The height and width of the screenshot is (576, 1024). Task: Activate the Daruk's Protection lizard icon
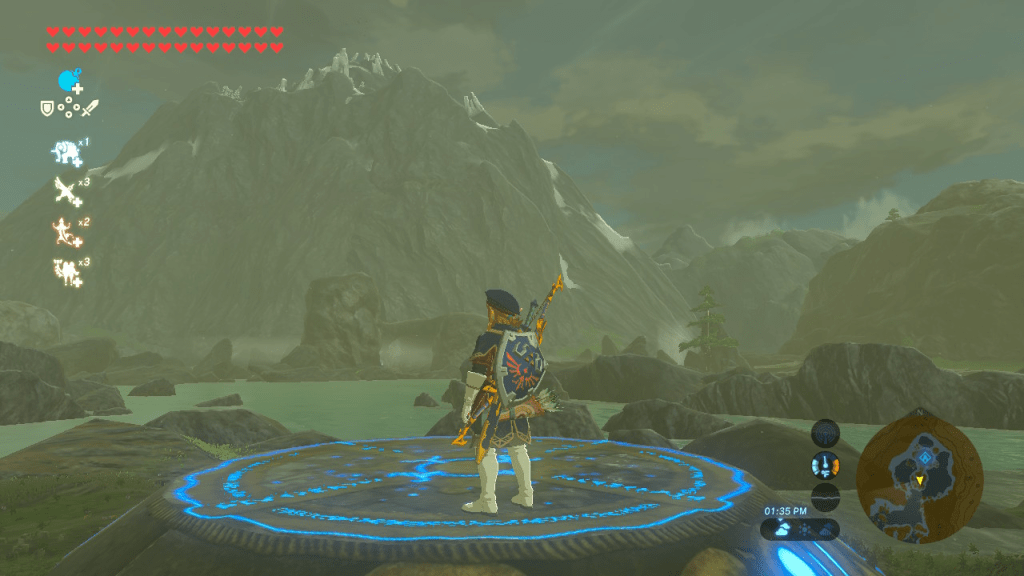point(66,231)
